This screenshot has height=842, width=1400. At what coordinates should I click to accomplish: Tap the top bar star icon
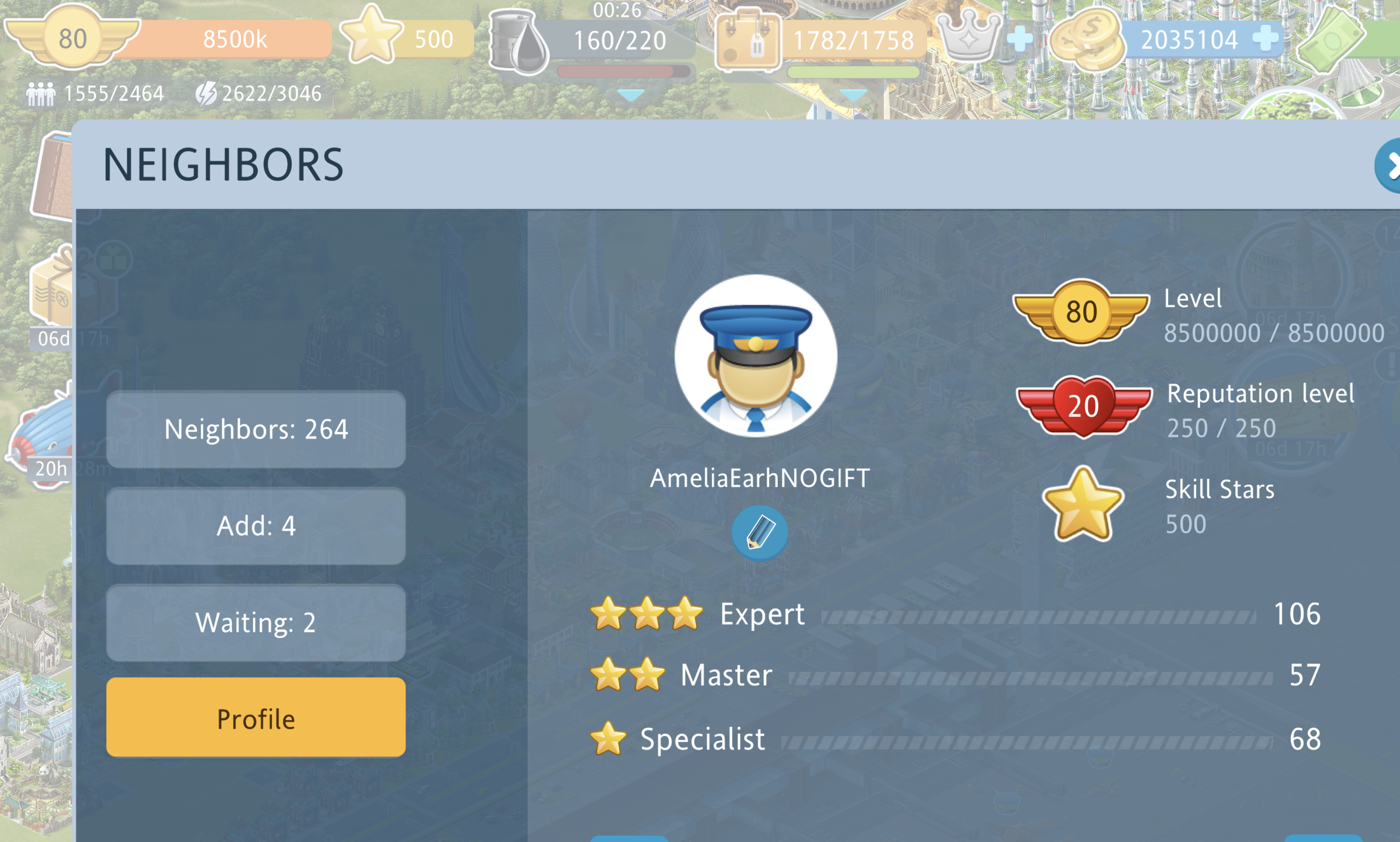[371, 36]
